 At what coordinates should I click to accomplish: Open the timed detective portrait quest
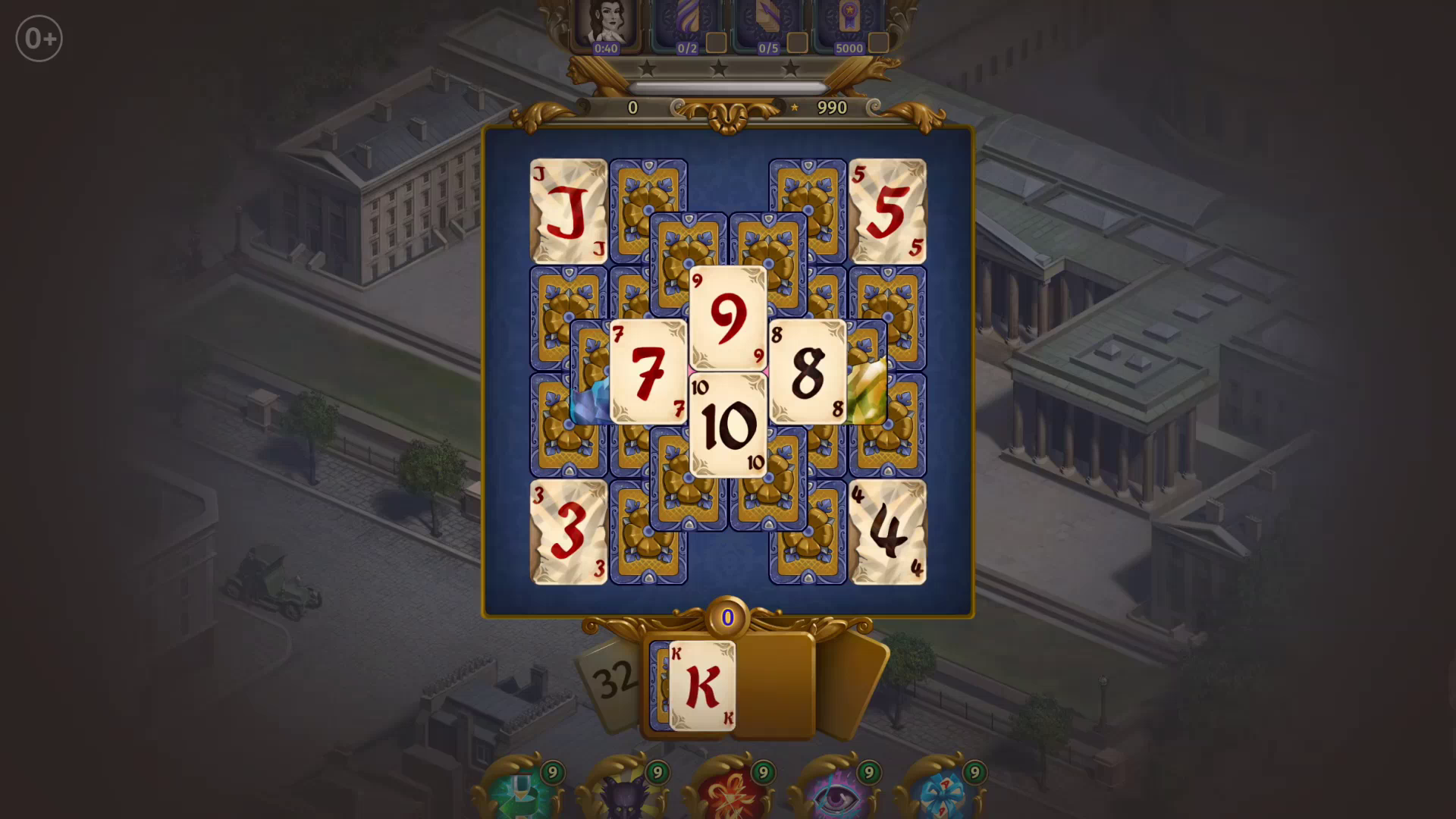click(607, 21)
